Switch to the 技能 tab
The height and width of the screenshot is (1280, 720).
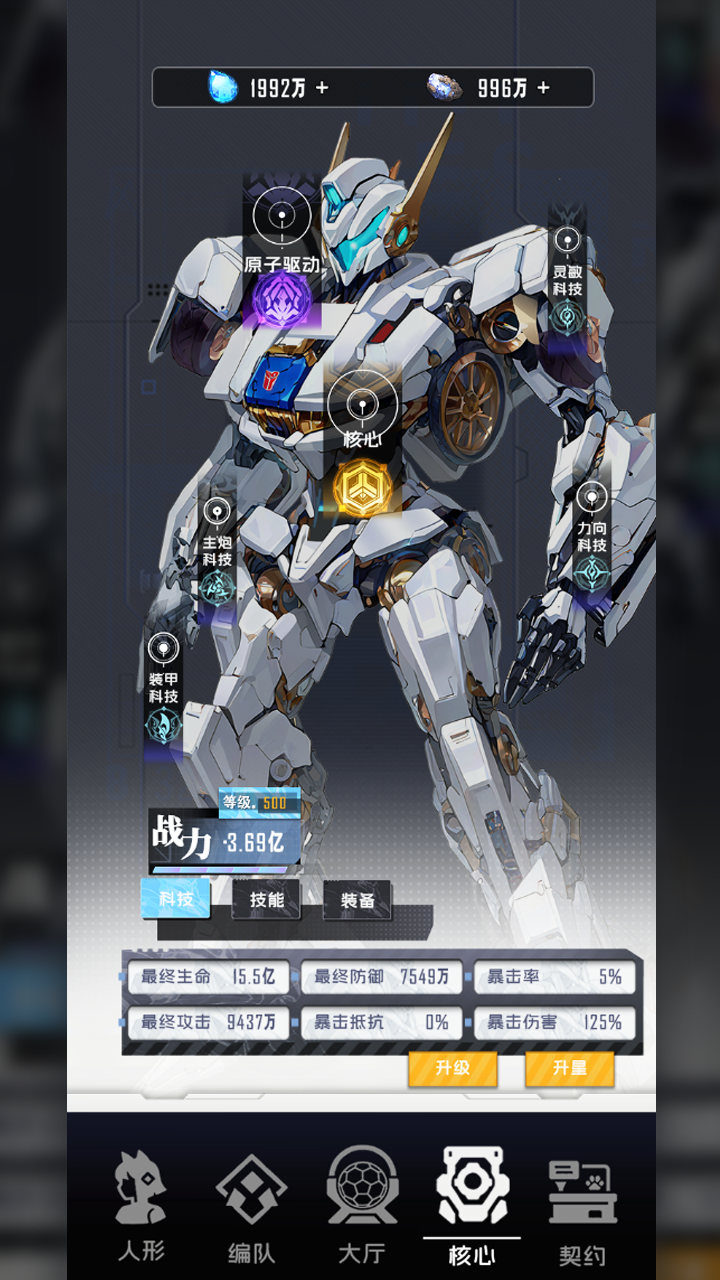pyautogui.click(x=266, y=900)
